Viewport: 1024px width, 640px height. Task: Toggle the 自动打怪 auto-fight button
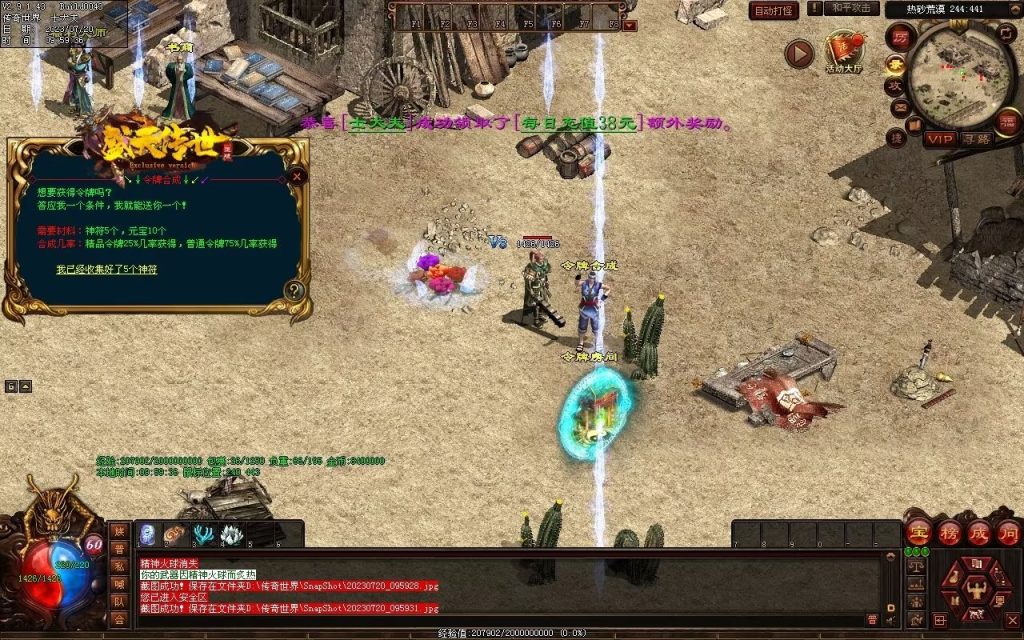774,11
